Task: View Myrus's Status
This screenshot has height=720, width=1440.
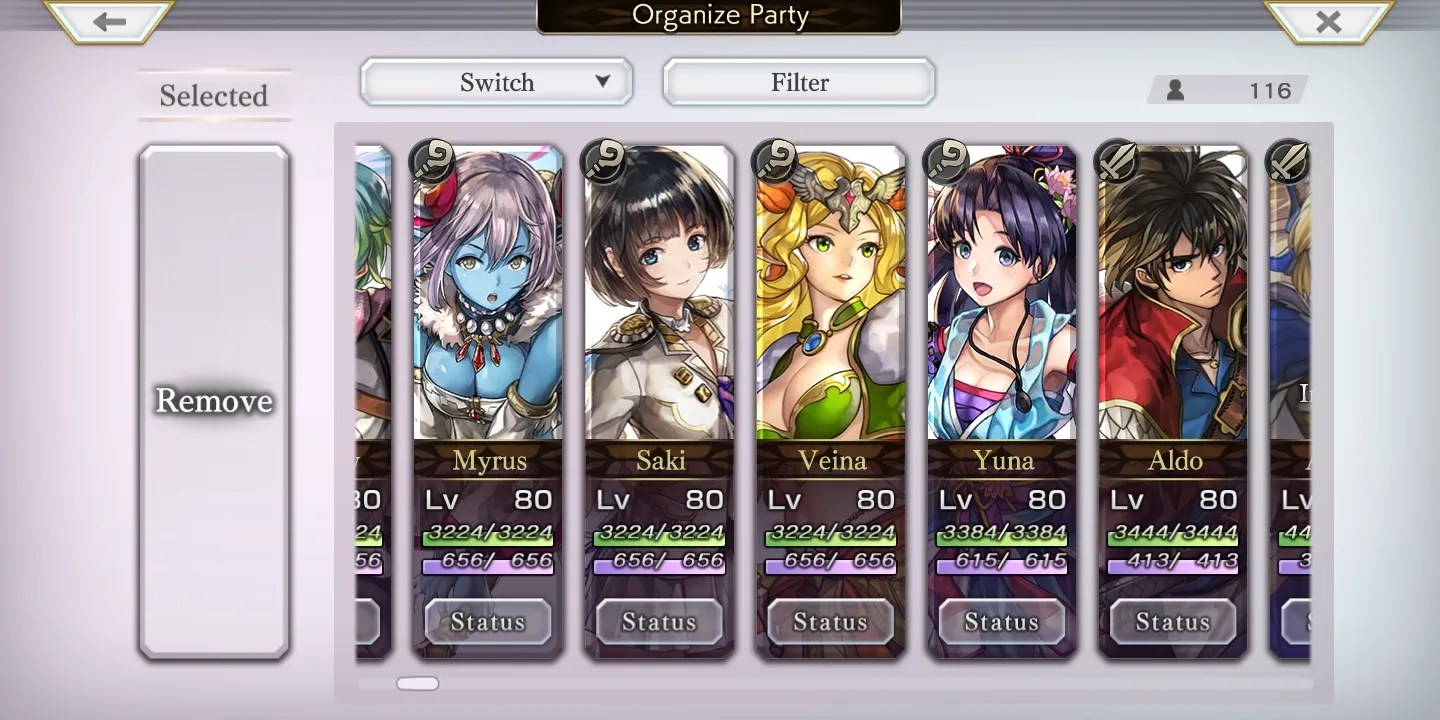Action: (x=488, y=622)
